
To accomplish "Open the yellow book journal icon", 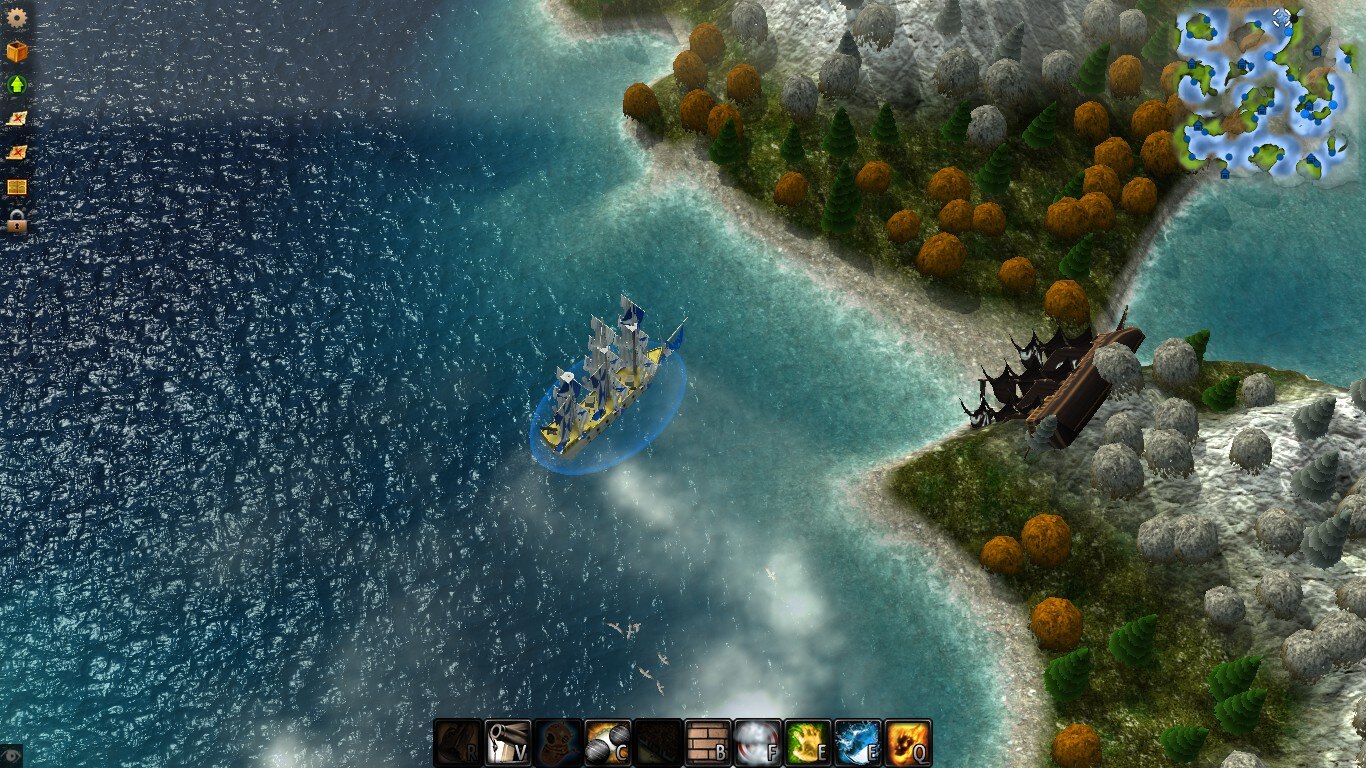I will click(17, 187).
